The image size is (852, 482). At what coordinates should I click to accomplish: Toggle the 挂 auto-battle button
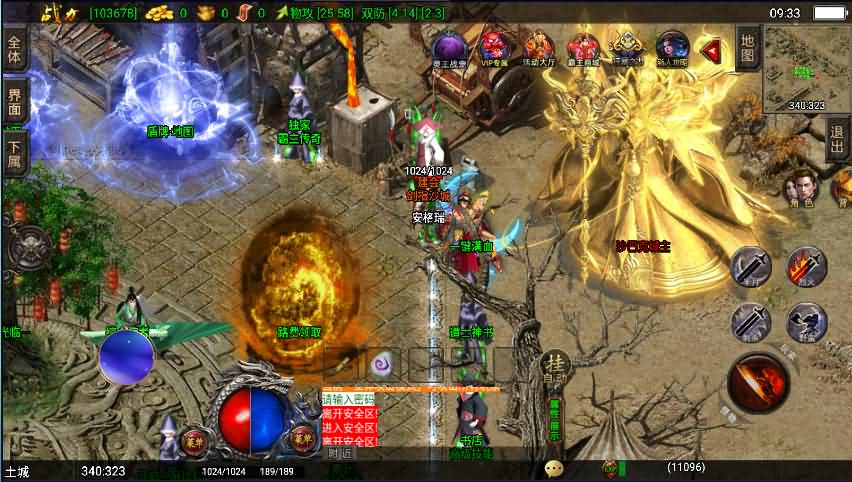click(x=555, y=366)
